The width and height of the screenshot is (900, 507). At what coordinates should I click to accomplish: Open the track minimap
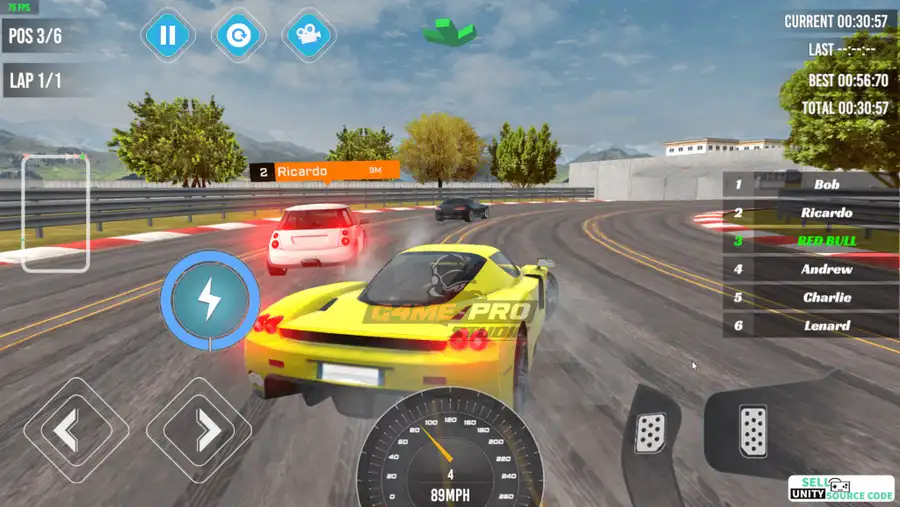[56, 212]
